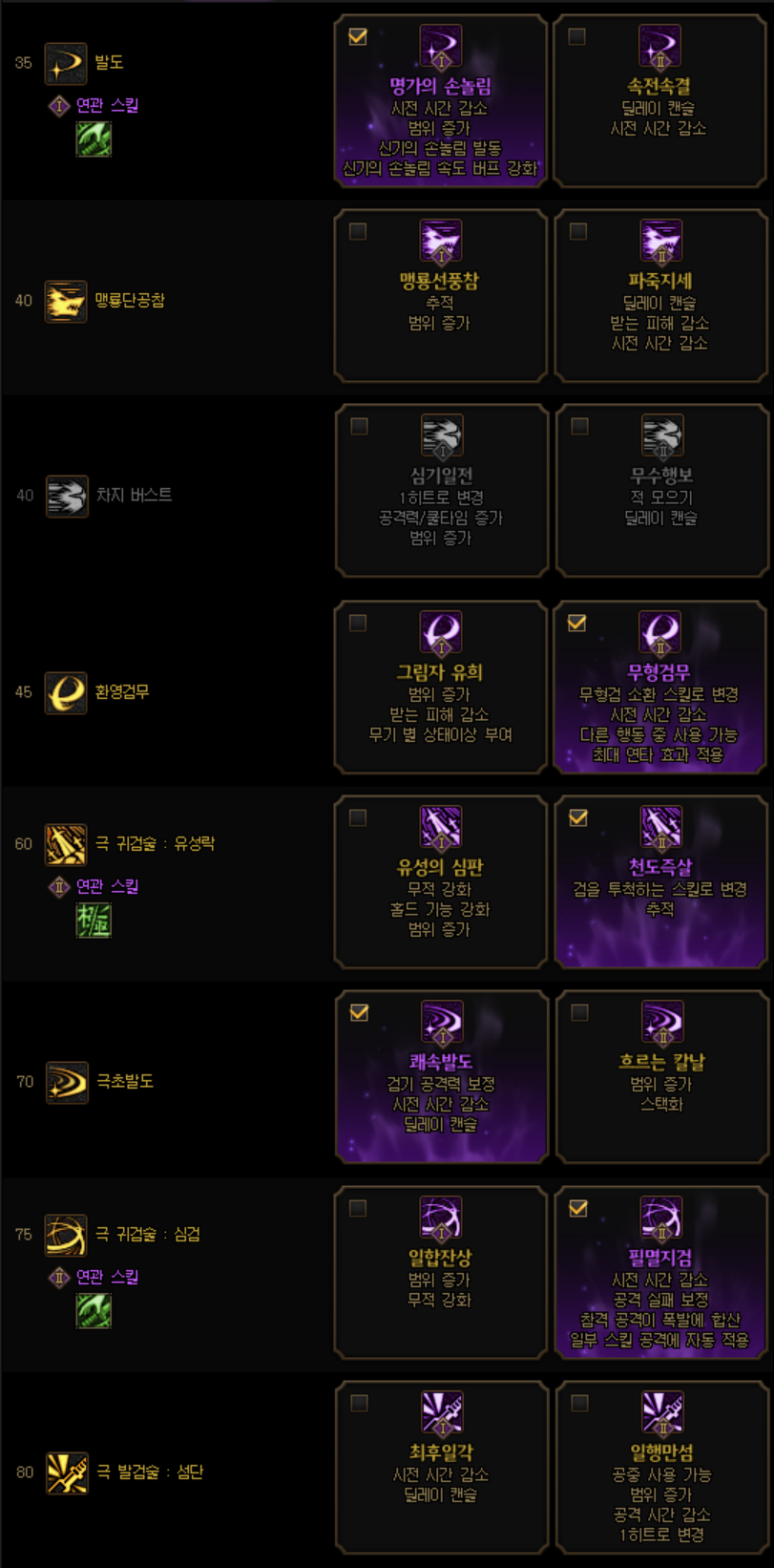
Task: Choose the 유성의 심판 checkbox
Action: click(x=358, y=818)
